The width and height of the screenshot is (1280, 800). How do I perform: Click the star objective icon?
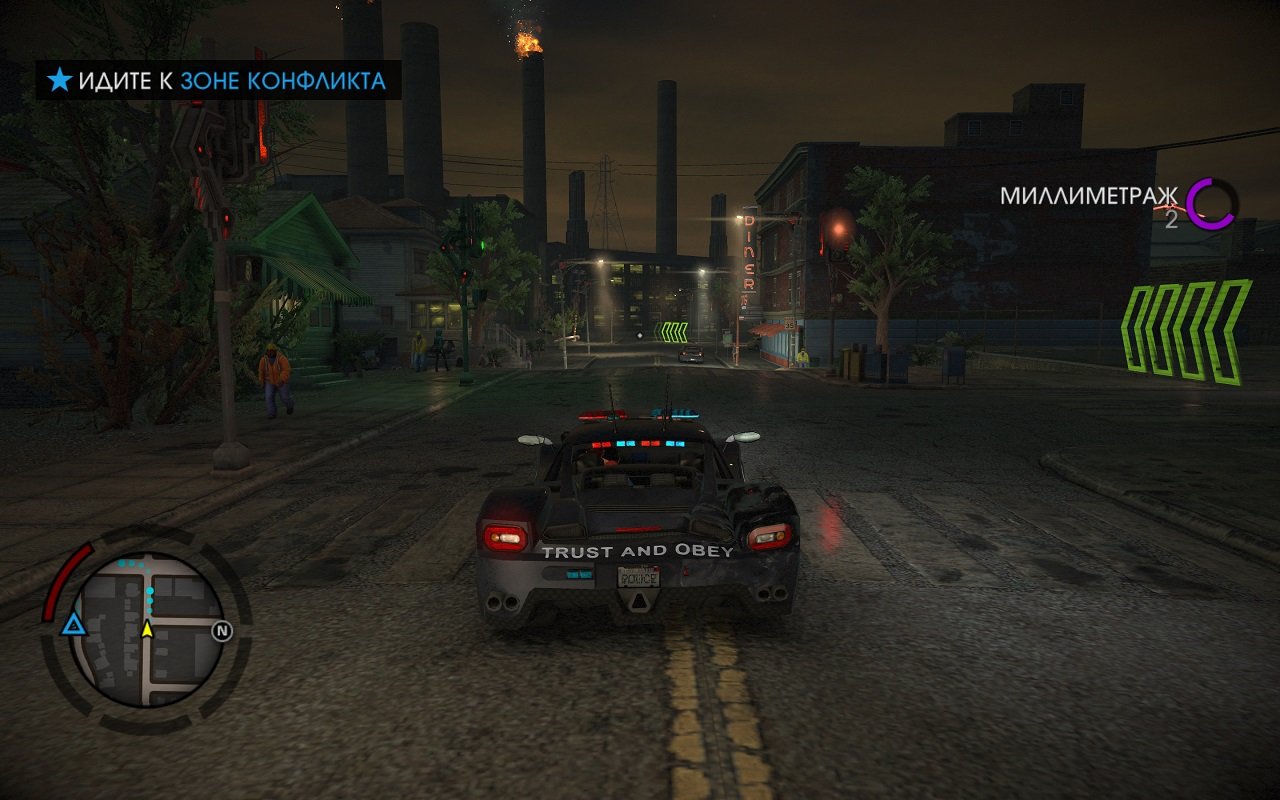pos(59,81)
